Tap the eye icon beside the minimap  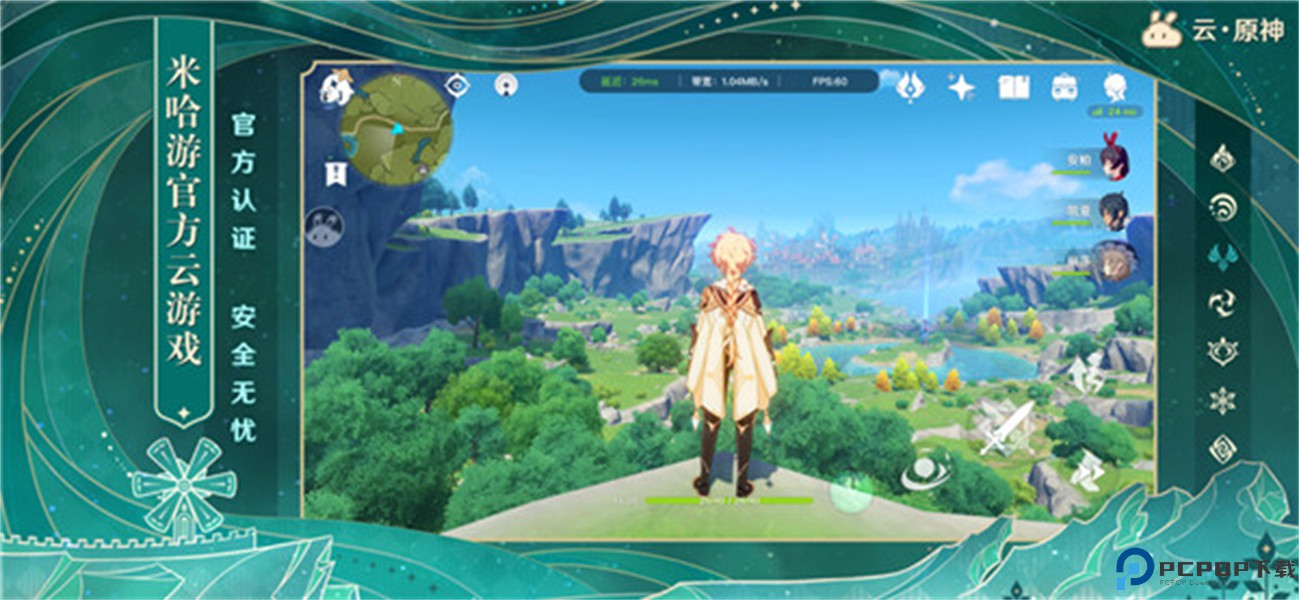458,85
